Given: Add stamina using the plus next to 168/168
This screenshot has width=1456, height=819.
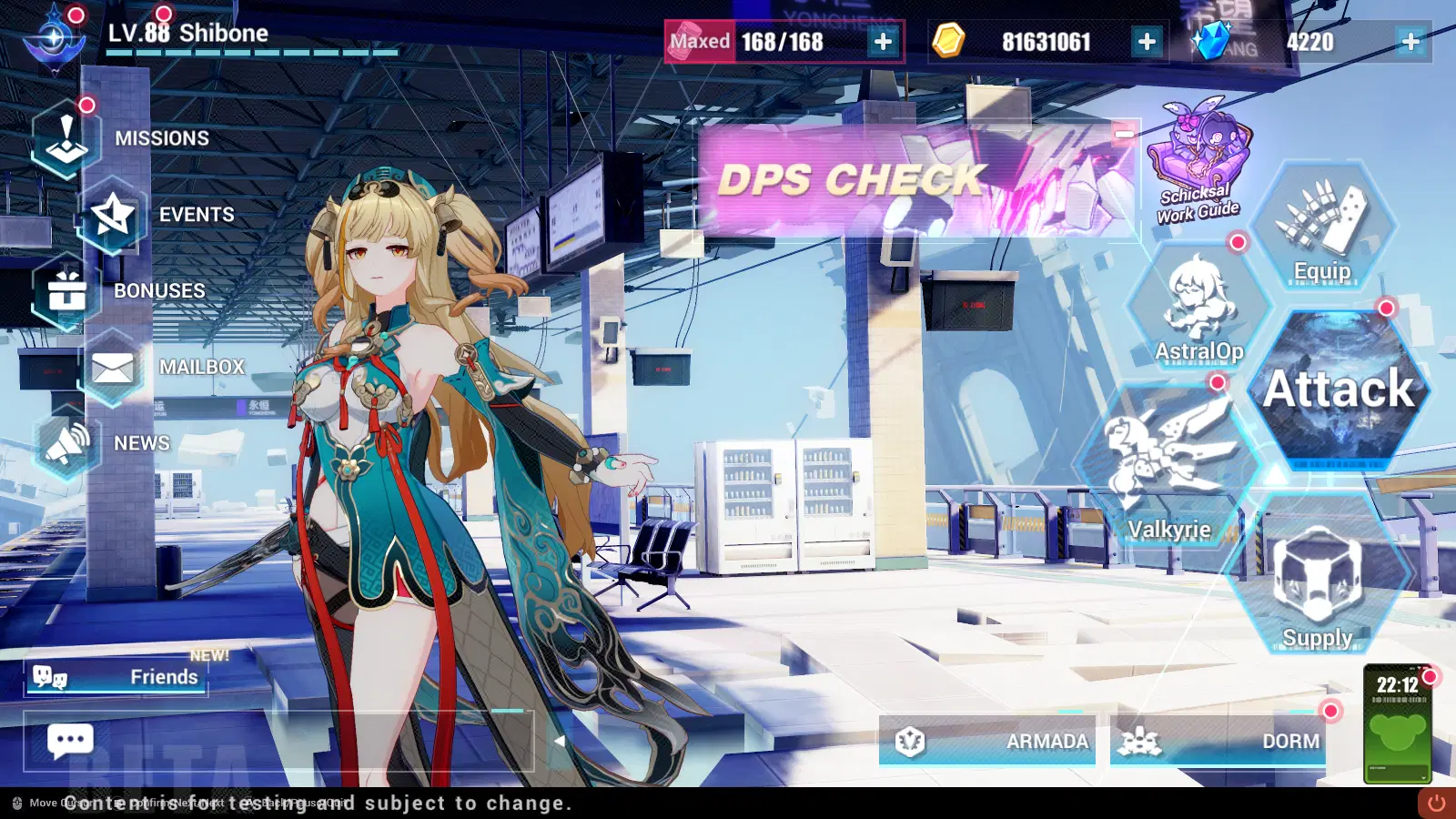Looking at the screenshot, I should click(881, 41).
